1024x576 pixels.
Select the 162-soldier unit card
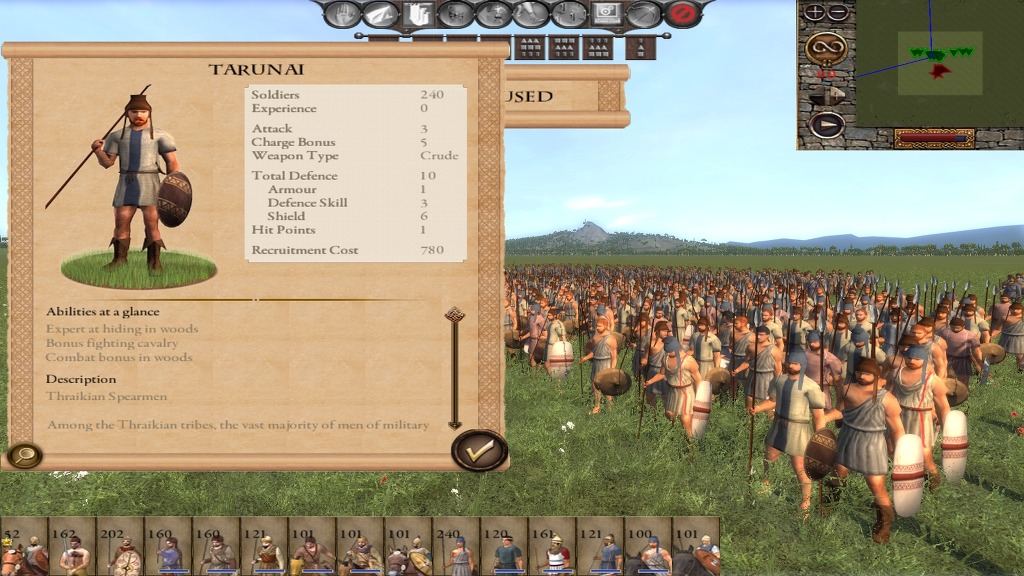tap(72, 546)
